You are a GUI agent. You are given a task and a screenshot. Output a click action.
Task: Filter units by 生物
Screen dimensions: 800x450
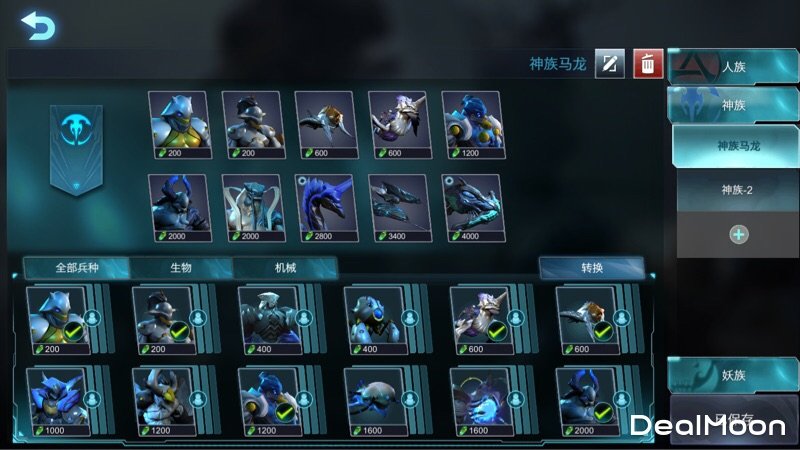click(182, 268)
